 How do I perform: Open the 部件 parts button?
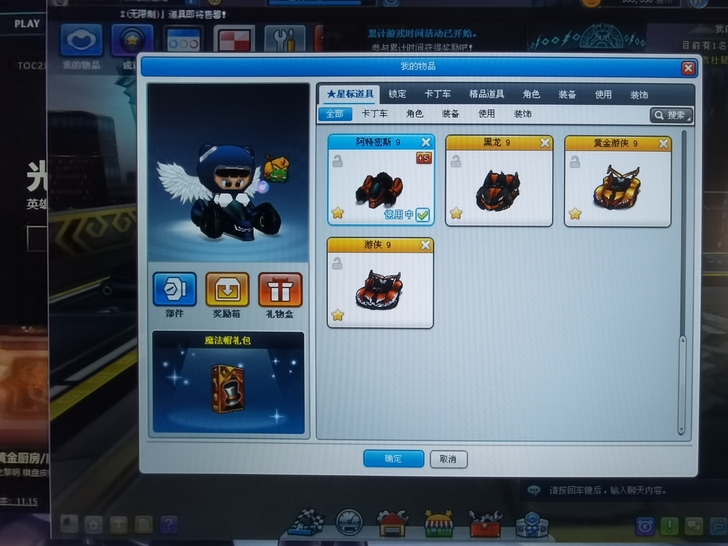[174, 293]
